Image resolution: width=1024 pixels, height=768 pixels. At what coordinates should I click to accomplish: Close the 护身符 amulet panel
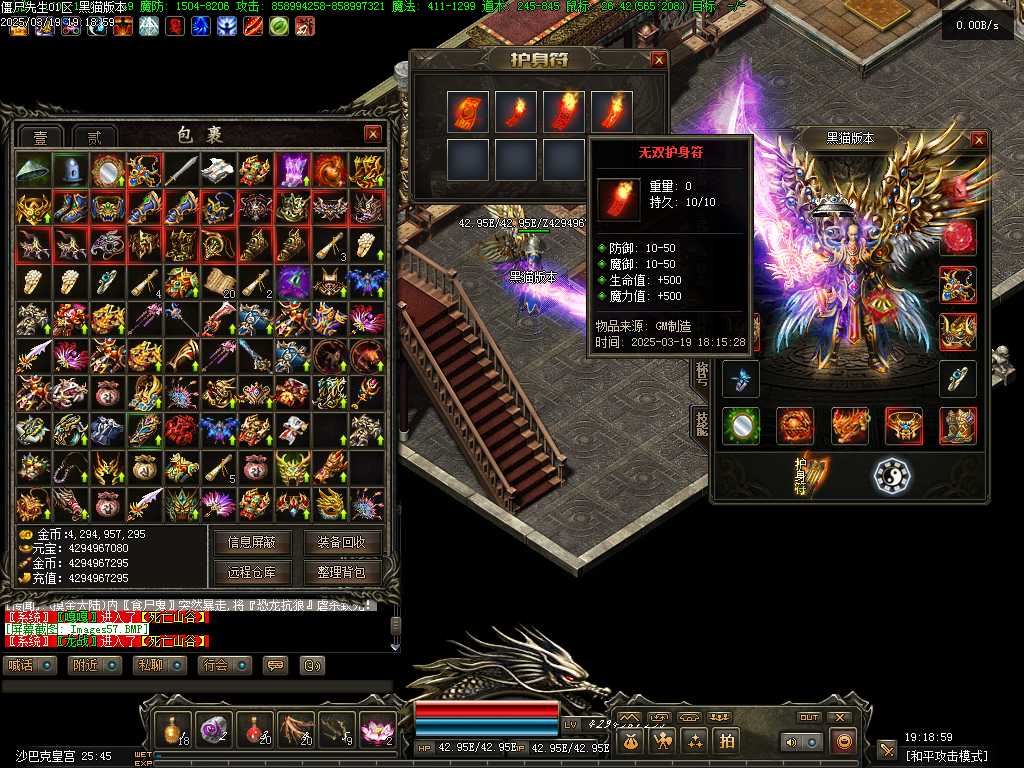(658, 60)
